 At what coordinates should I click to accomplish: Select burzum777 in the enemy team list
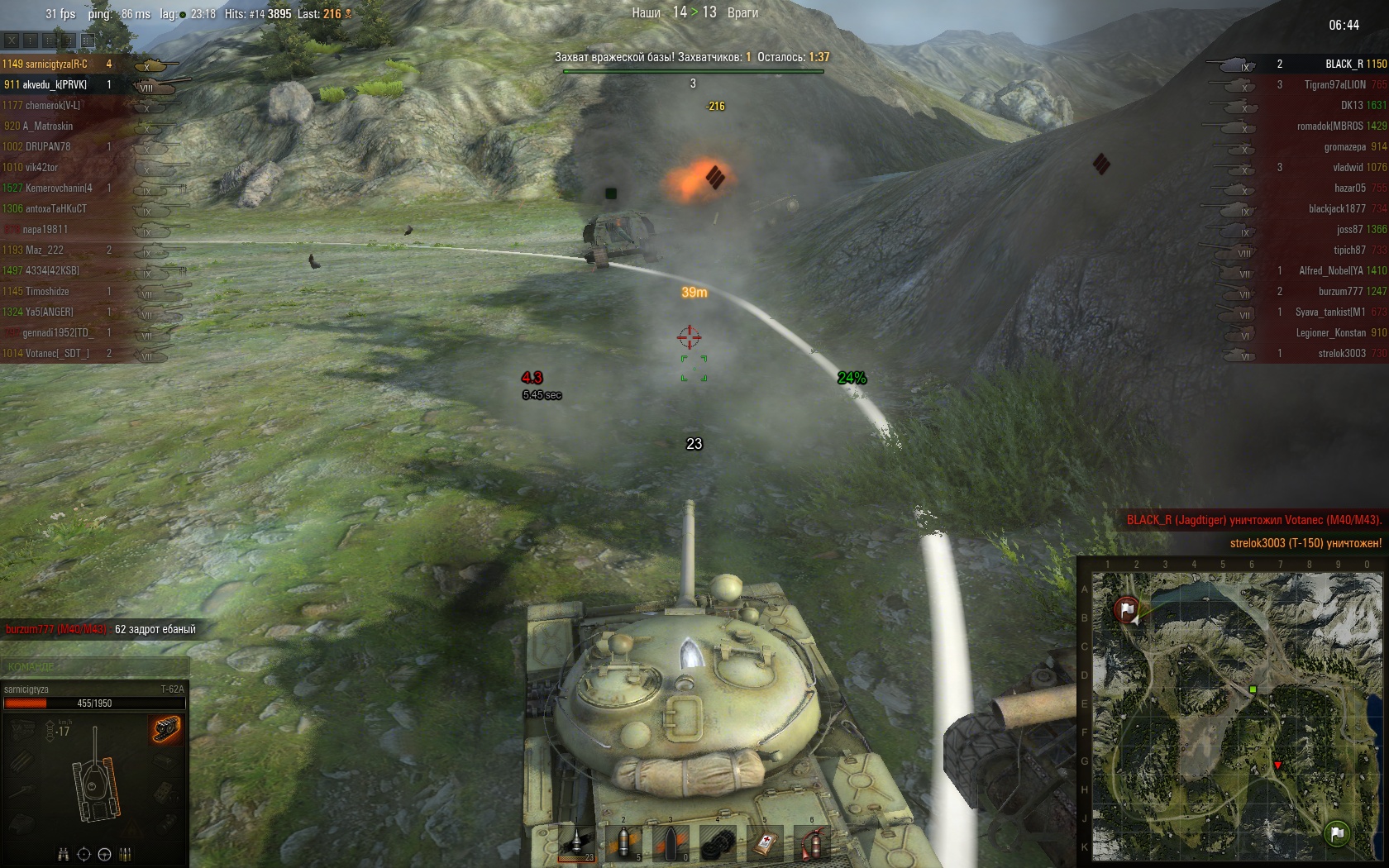tap(1340, 291)
